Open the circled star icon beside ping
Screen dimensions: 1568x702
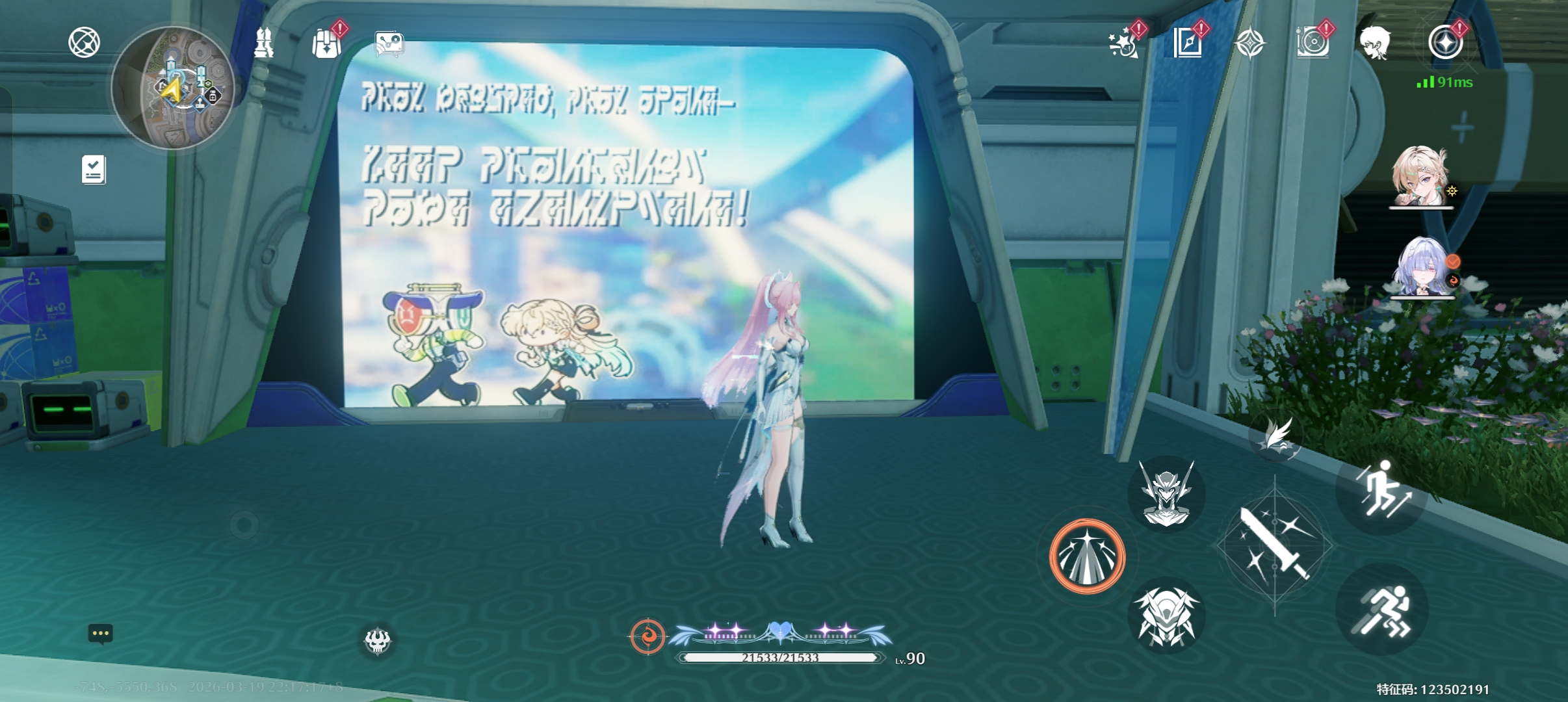click(x=1445, y=43)
